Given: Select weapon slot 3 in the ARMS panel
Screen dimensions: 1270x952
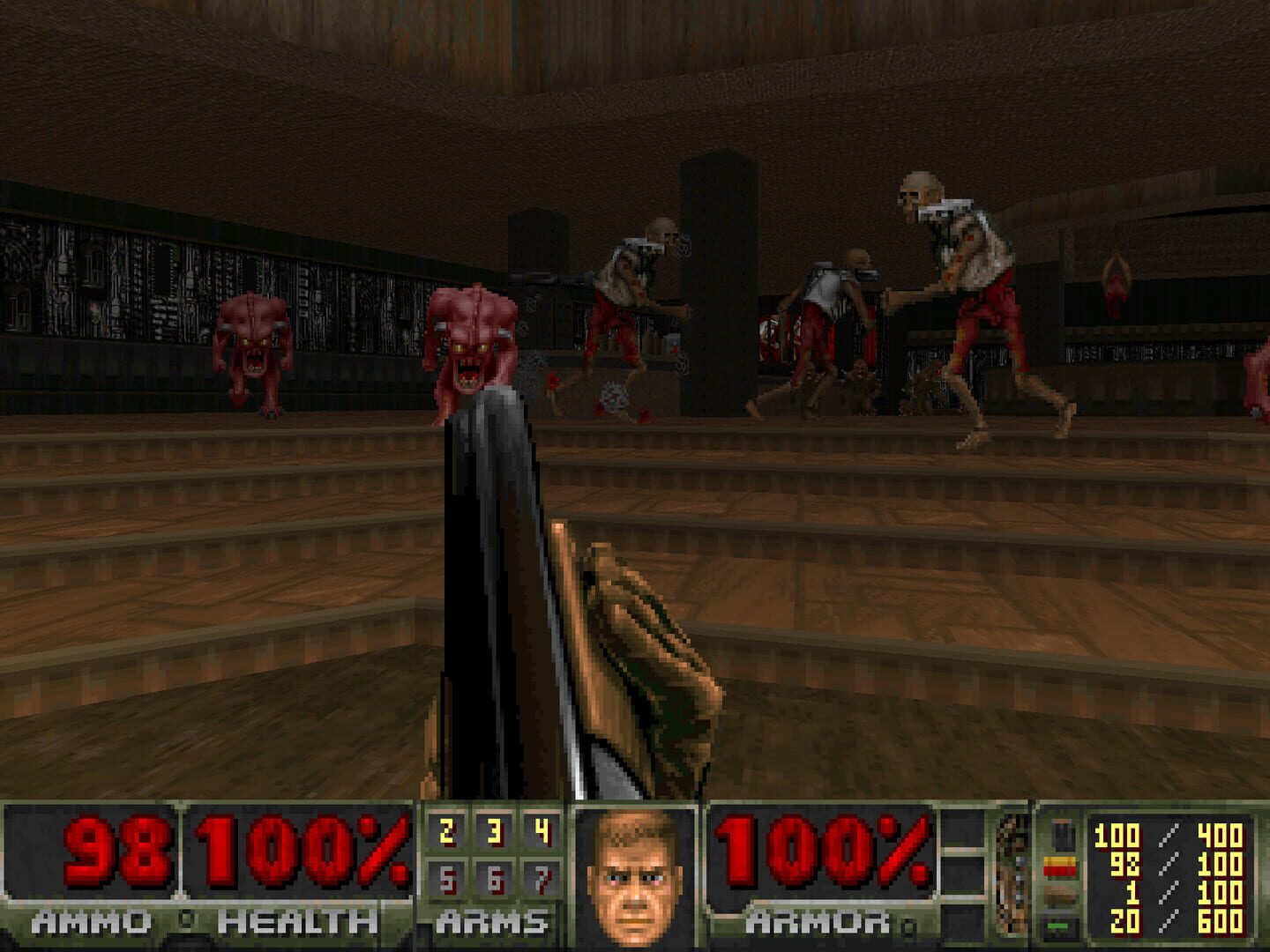Looking at the screenshot, I should (494, 829).
